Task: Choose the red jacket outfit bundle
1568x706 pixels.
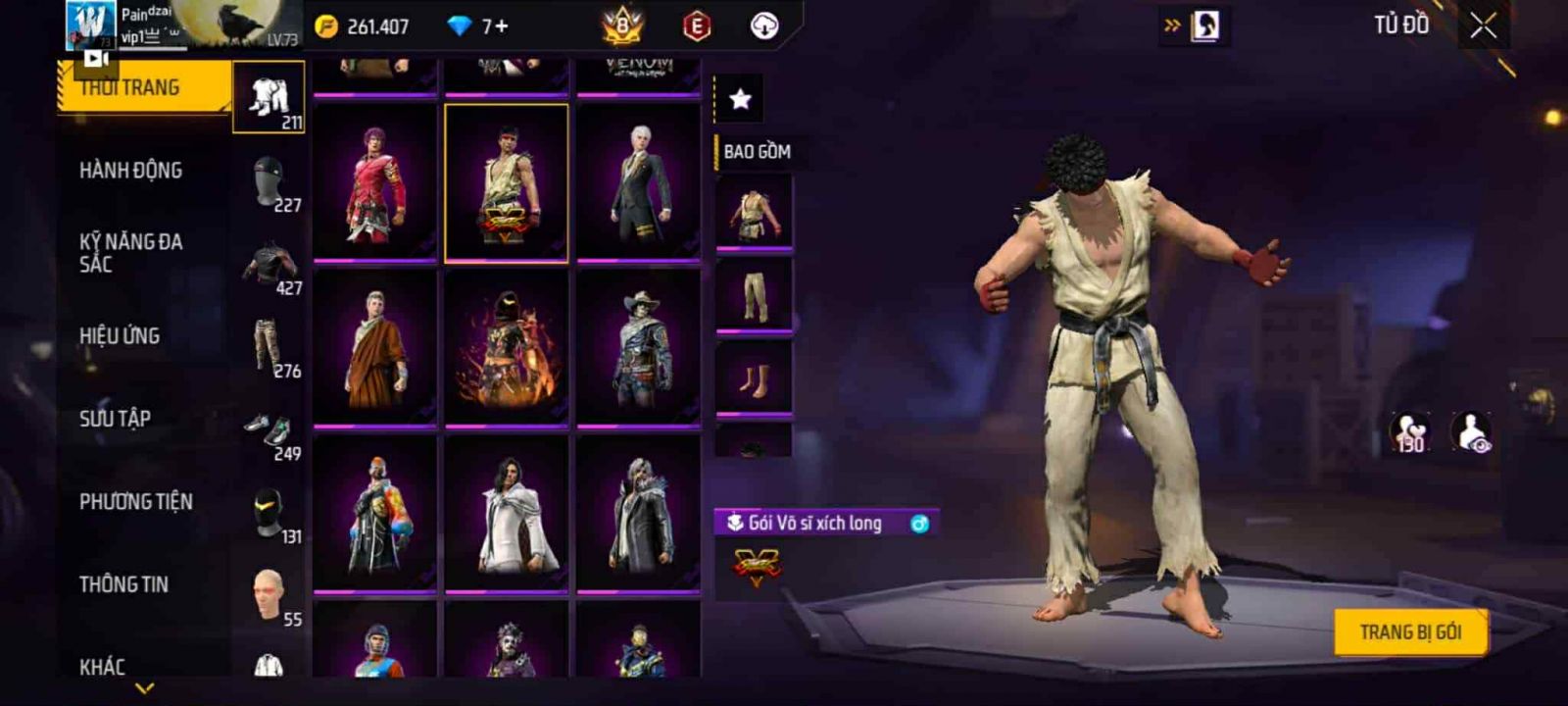Action: [375, 183]
